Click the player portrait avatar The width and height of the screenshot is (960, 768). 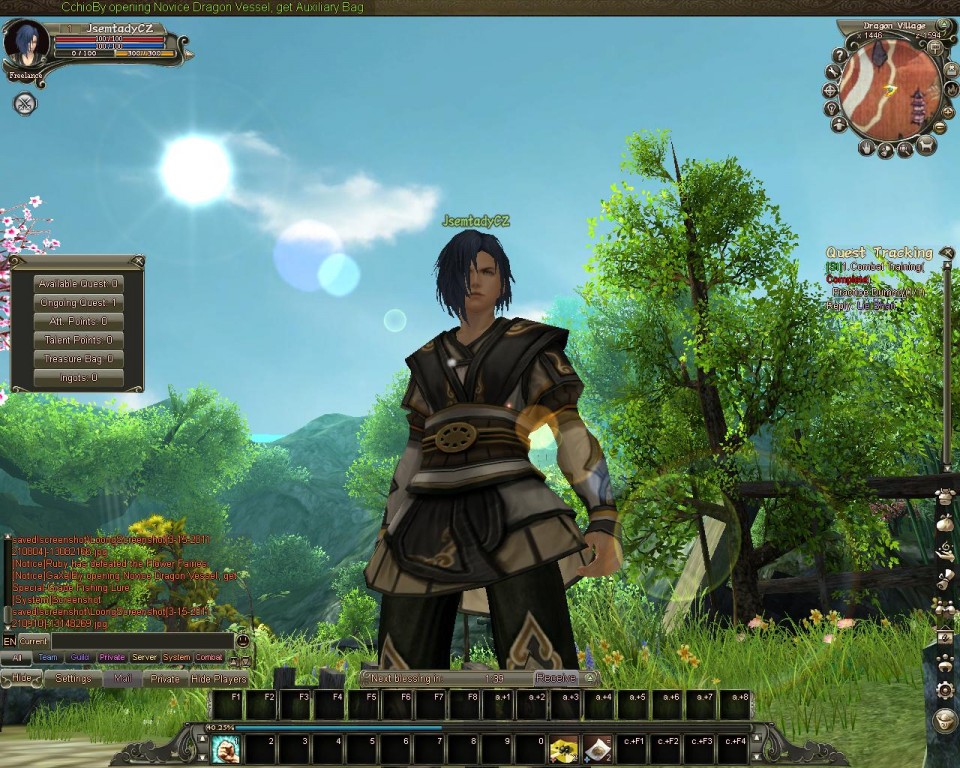(26, 45)
